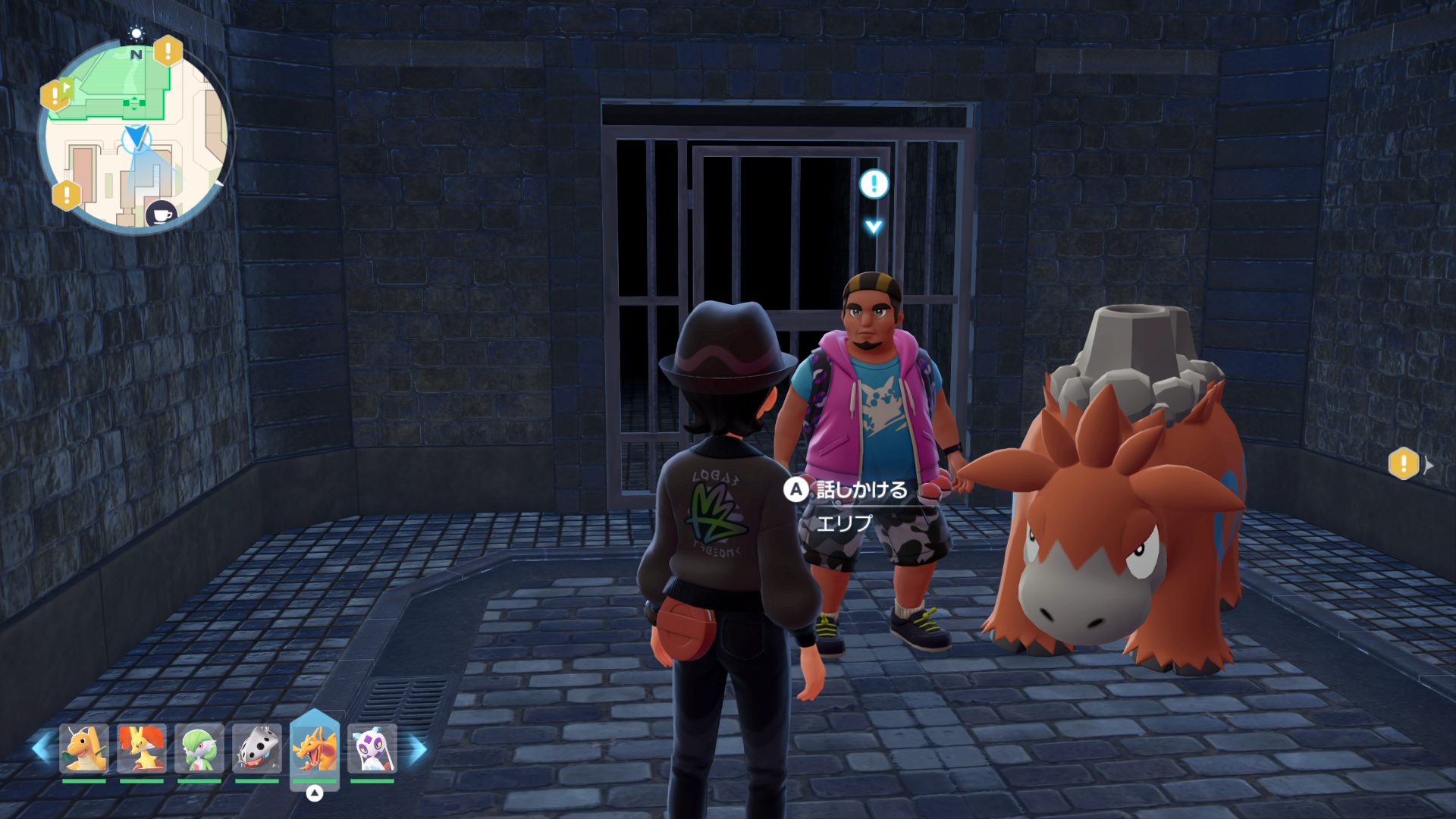Click the green flag marker on minimap
This screenshot has width=1456, height=819.
click(x=67, y=87)
